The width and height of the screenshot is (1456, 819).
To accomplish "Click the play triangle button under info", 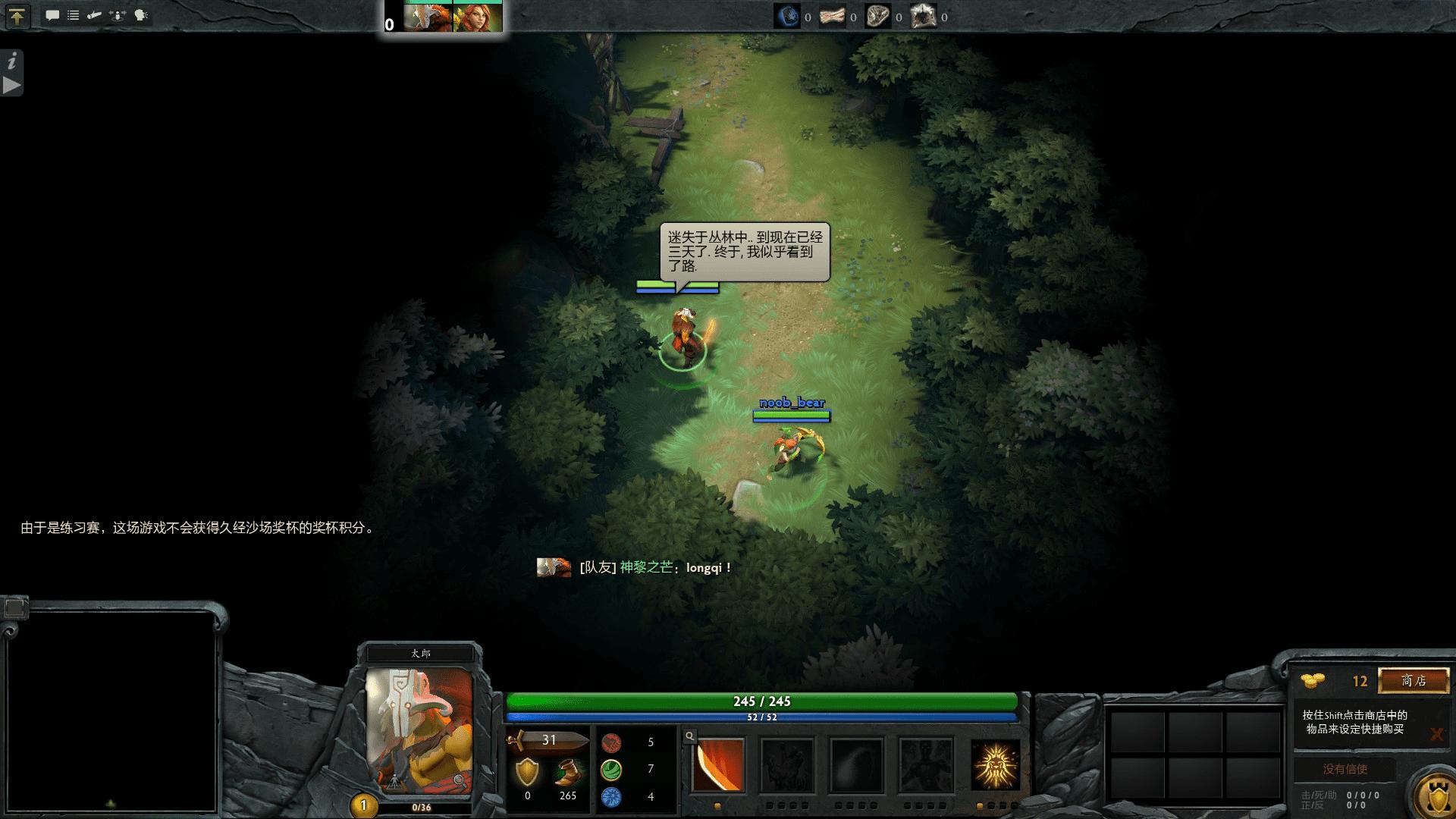I will click(x=12, y=85).
